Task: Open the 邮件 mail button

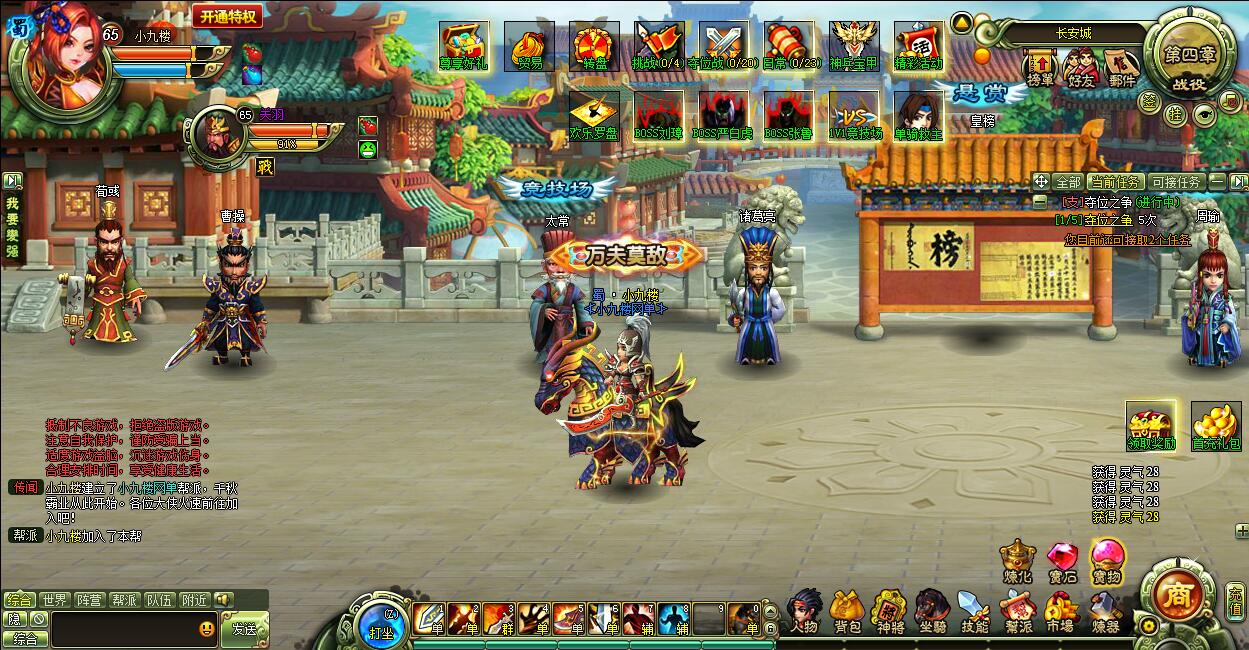Action: coord(1122,68)
